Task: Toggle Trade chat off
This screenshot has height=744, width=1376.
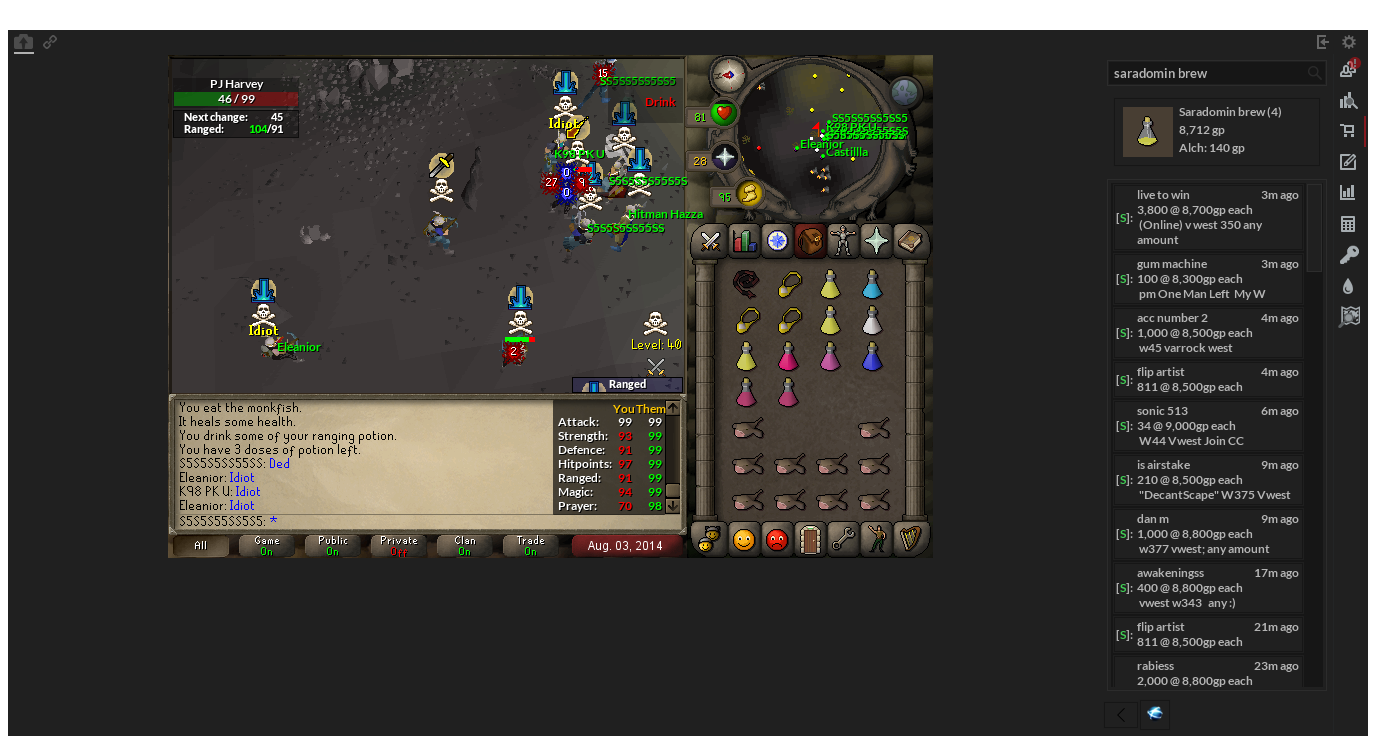Action: 529,544
